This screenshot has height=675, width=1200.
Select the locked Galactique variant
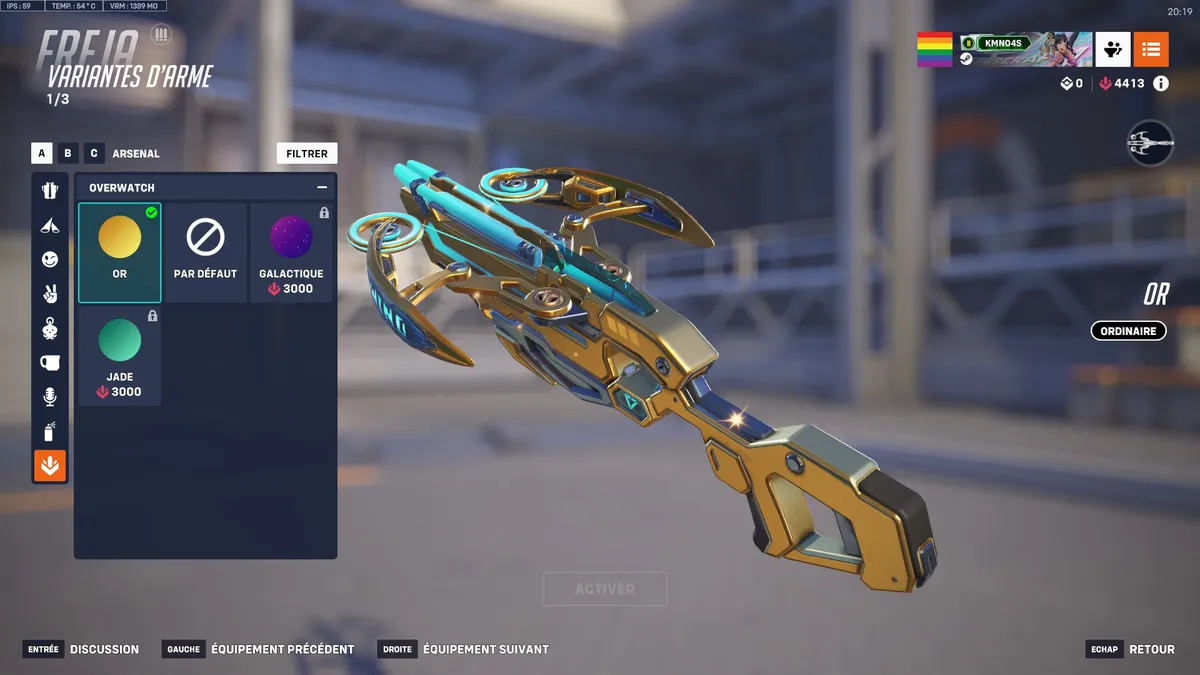(x=291, y=252)
